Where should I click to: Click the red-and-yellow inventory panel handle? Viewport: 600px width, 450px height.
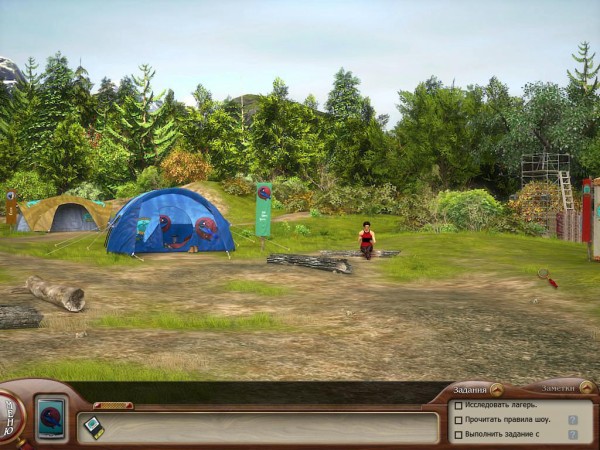coord(113,405)
